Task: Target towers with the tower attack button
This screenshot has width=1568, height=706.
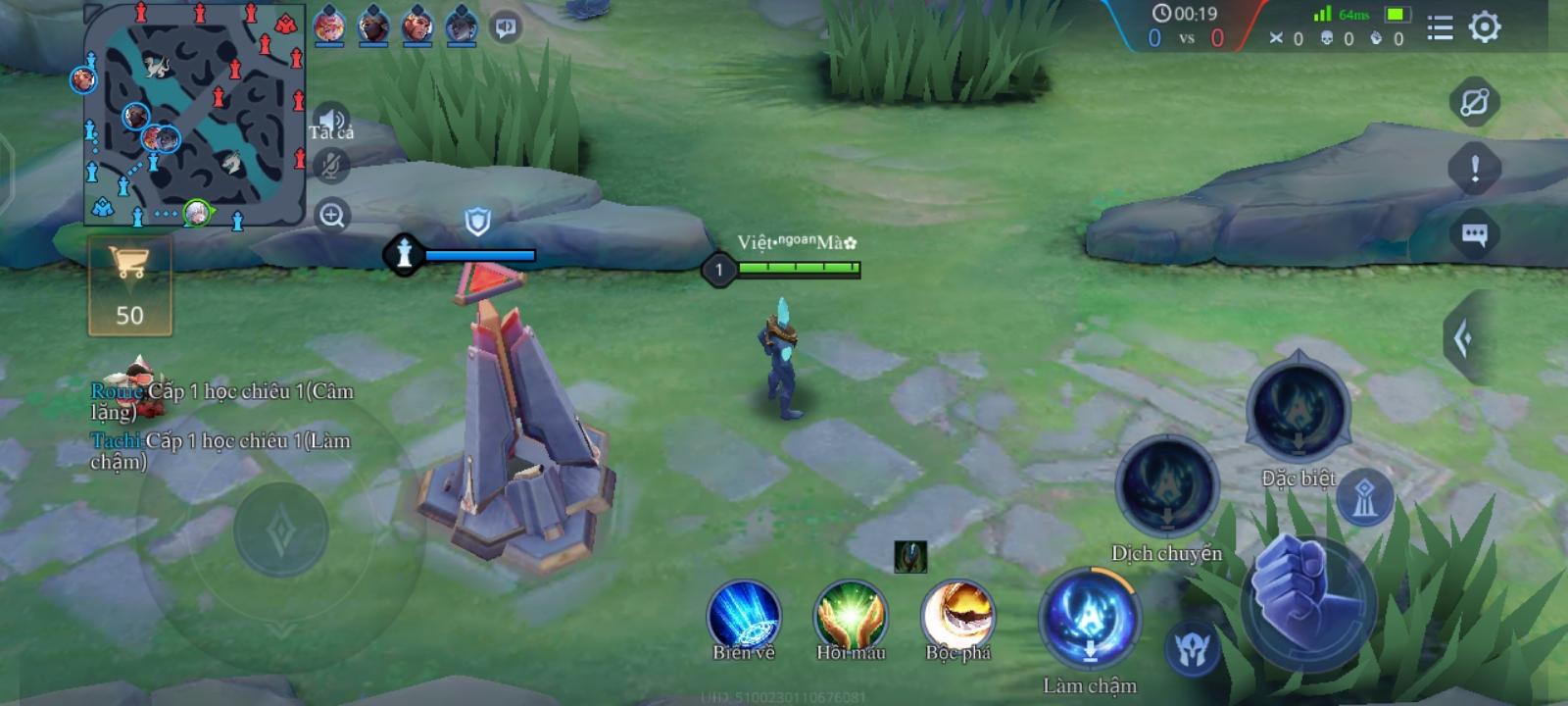Action: tap(1365, 498)
